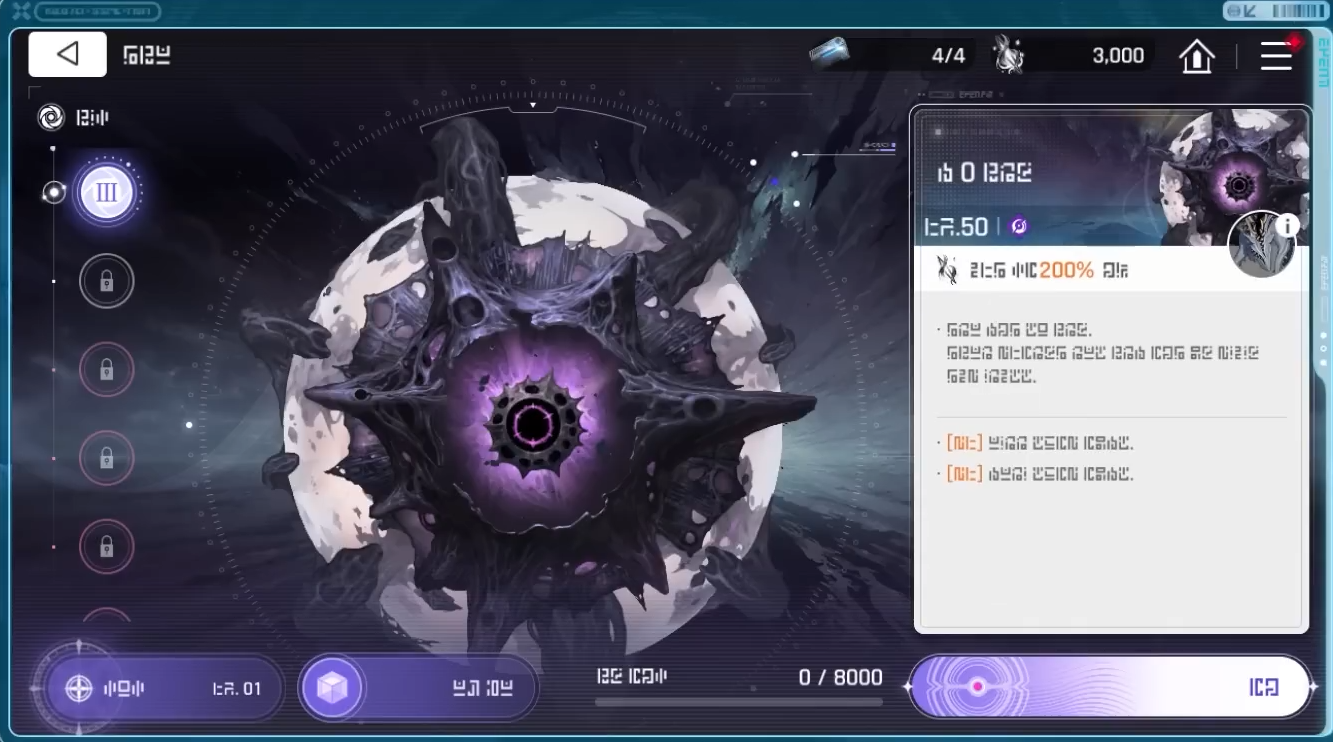
Task: Click the second lock icon in the stage list
Action: point(106,370)
